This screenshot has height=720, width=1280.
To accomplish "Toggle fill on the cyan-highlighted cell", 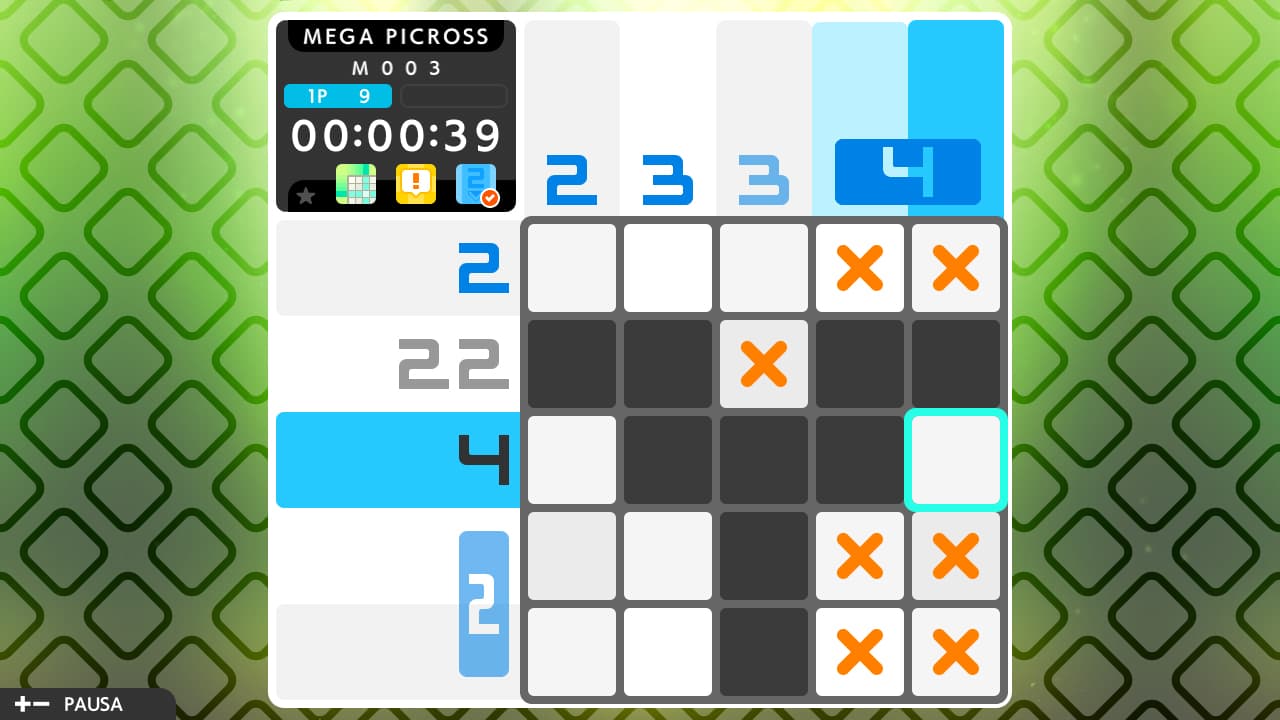I will [x=956, y=460].
